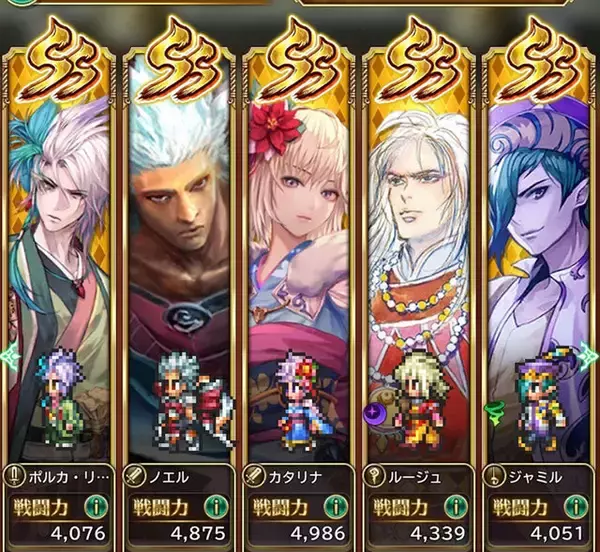Select the ポルカ・リ… character card
Screen dimensions: 600x552
(x=61, y=250)
